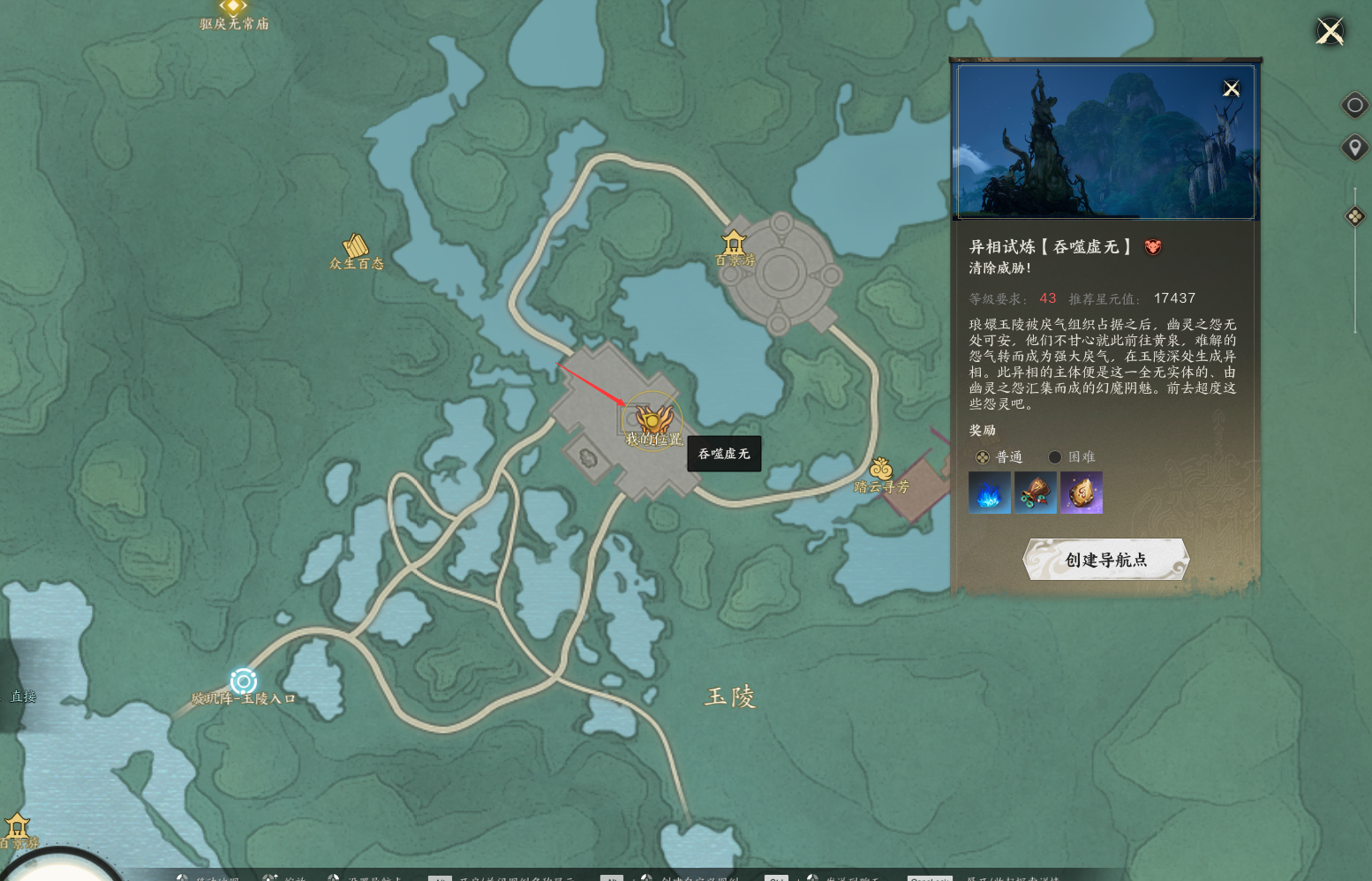
Task: Click the 创建导航点 button
Action: pos(1105,560)
